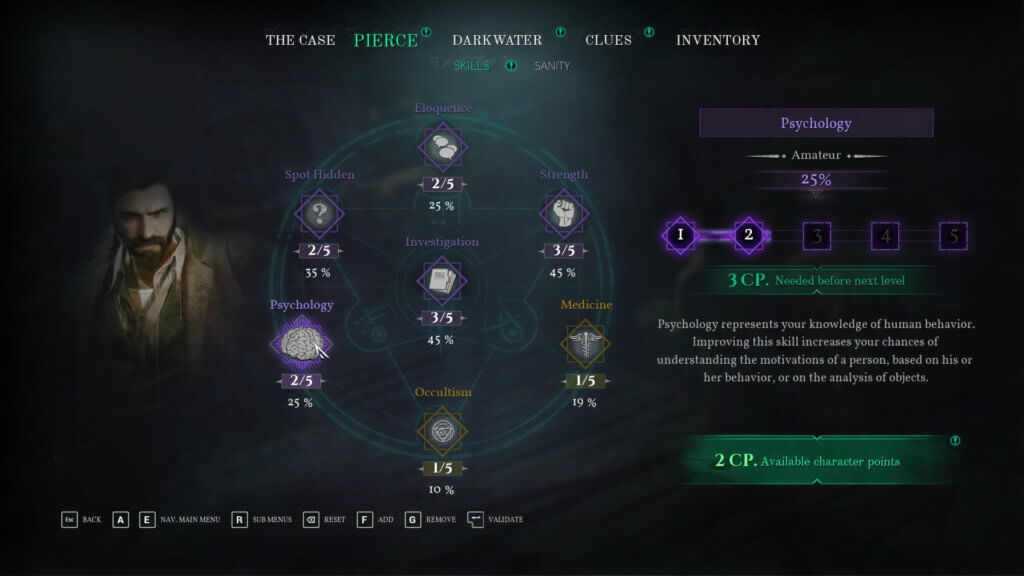Switch to the Pierce tab
This screenshot has height=576, width=1024.
click(385, 40)
